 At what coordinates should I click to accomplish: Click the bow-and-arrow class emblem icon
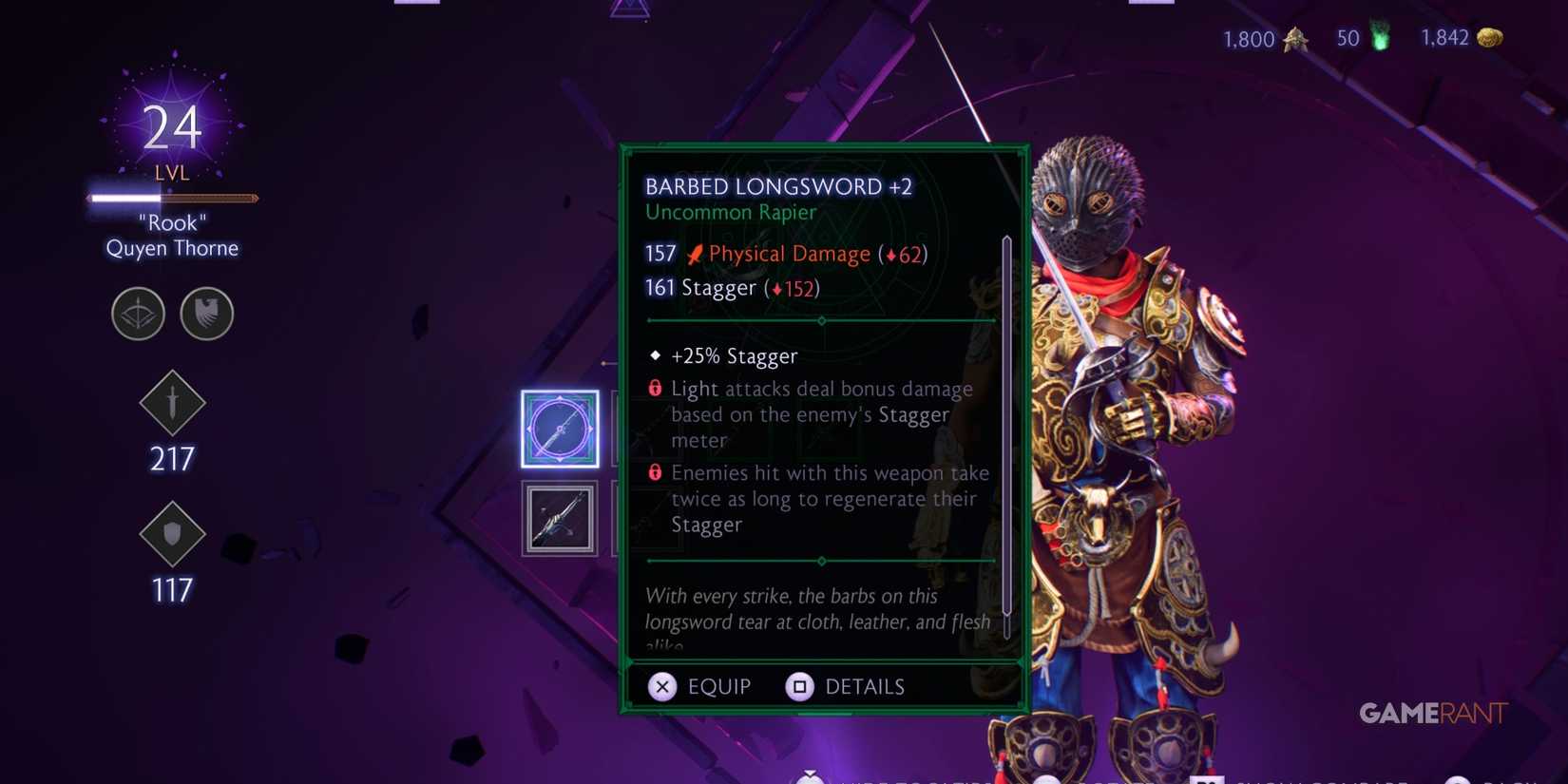click(x=138, y=314)
